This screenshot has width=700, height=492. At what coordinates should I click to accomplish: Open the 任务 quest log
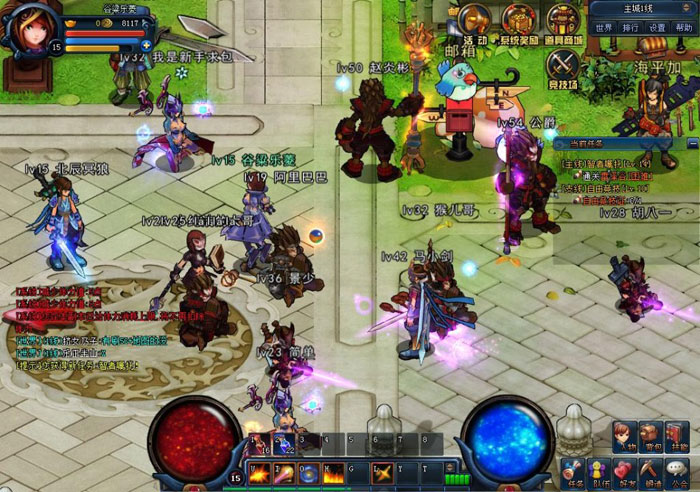(573, 472)
